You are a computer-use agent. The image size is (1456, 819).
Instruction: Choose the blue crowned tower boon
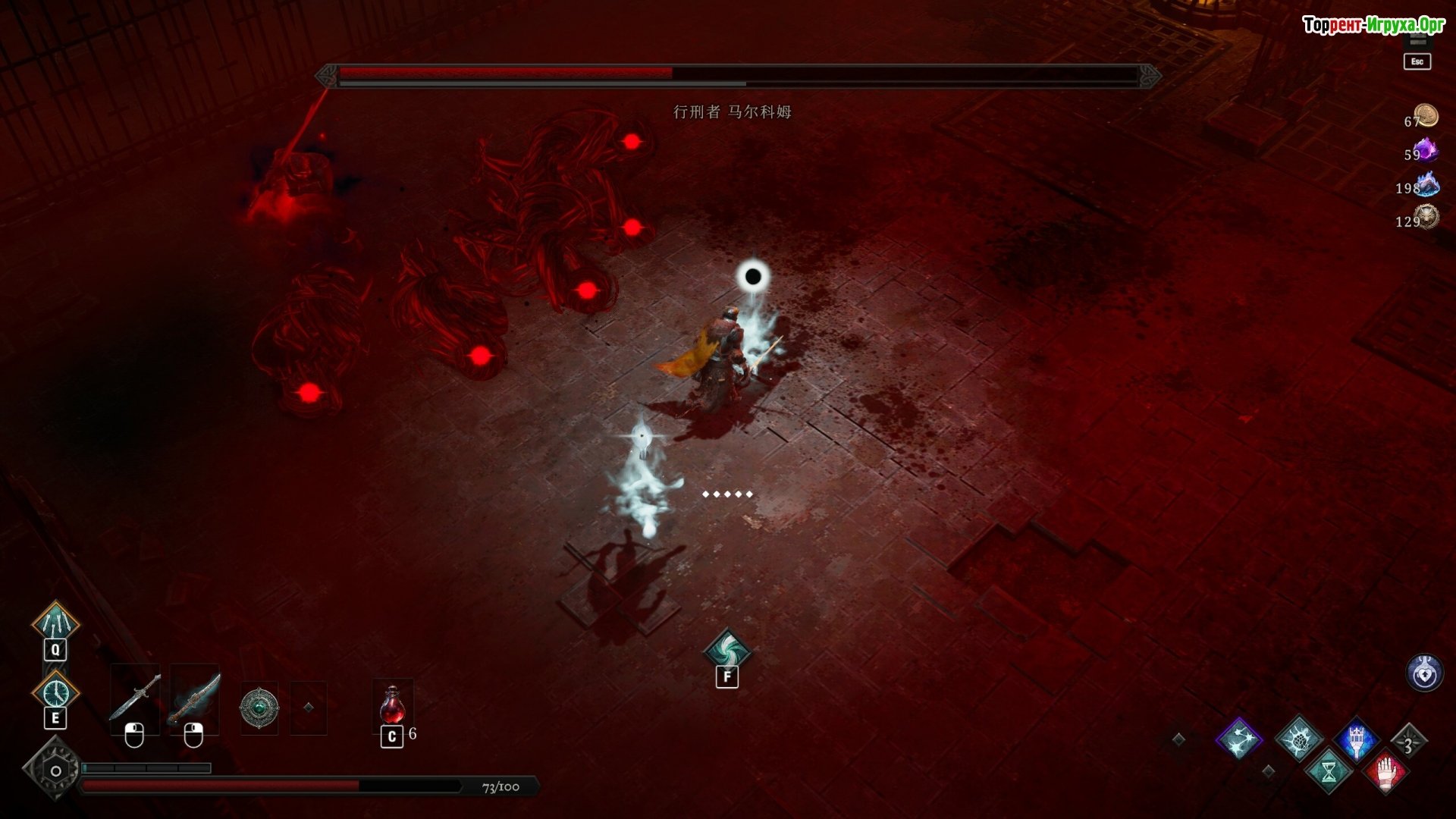pyautogui.click(x=1357, y=738)
